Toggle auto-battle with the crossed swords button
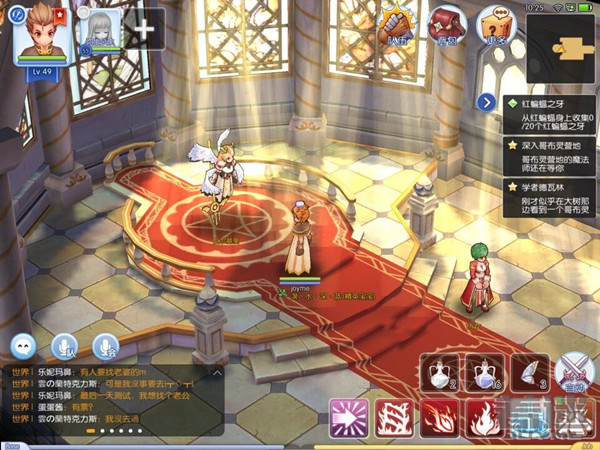The image size is (600, 450). 573,371
